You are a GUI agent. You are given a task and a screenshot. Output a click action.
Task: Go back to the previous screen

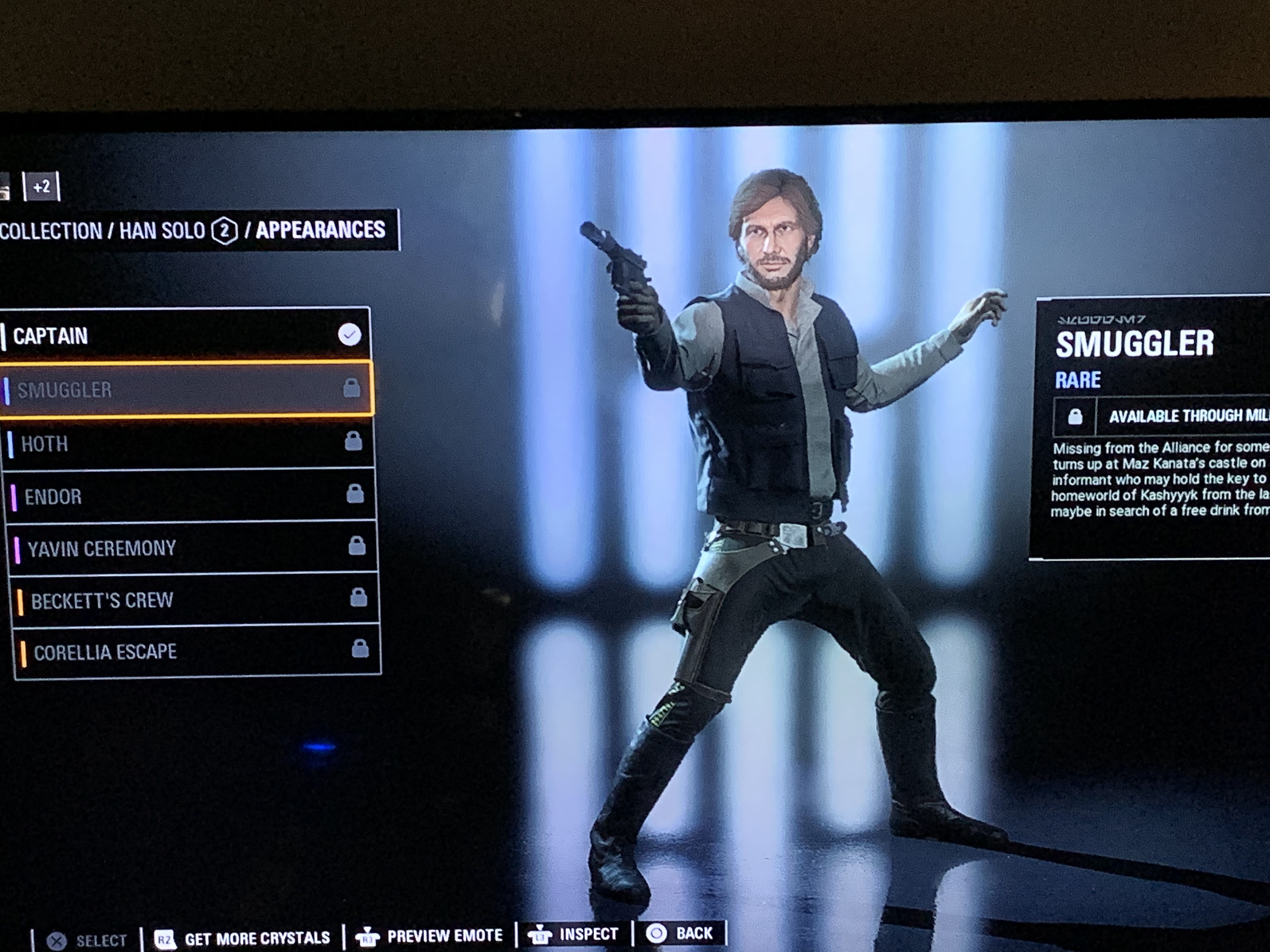click(680, 934)
